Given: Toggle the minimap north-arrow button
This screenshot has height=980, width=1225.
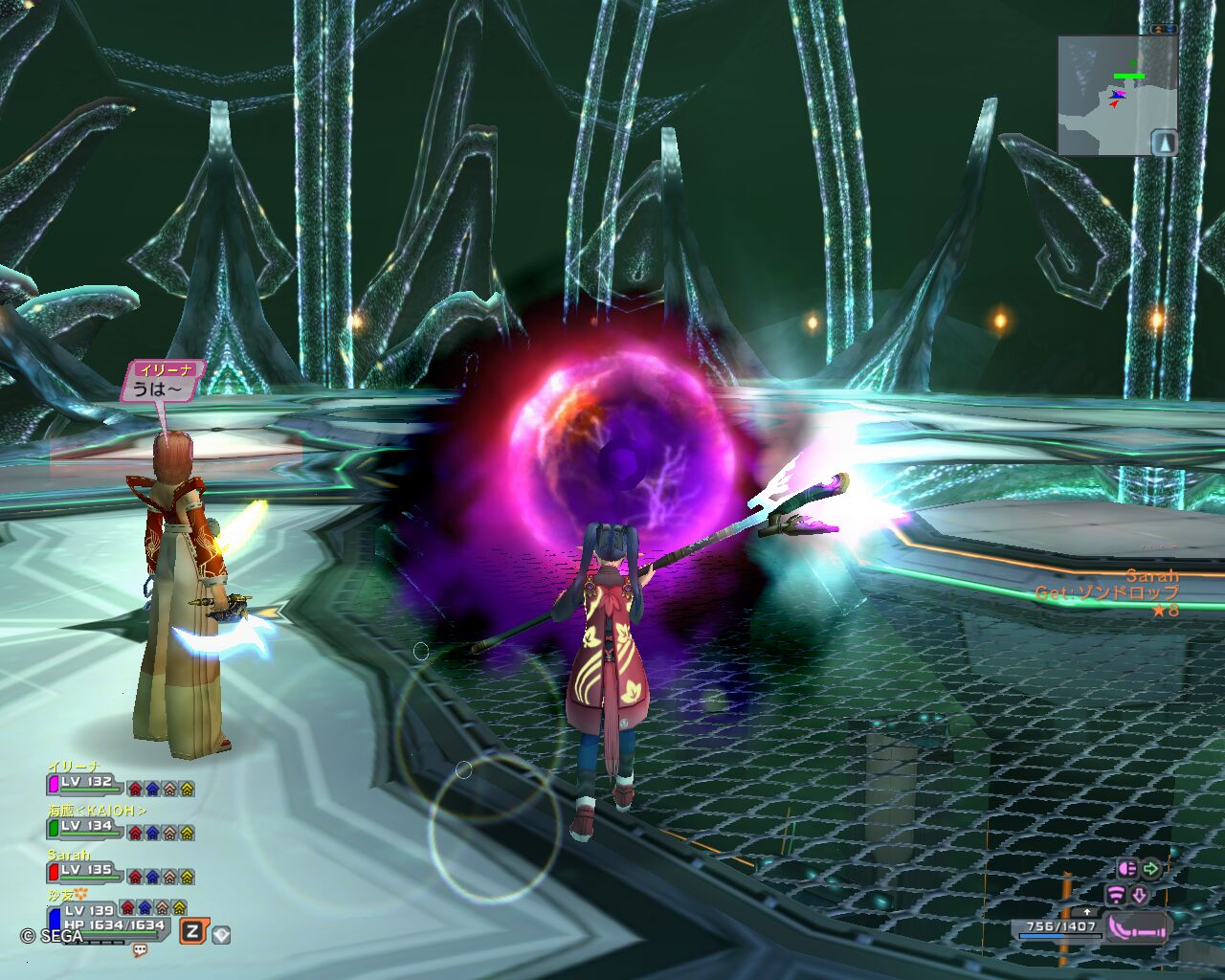Looking at the screenshot, I should (x=1164, y=142).
